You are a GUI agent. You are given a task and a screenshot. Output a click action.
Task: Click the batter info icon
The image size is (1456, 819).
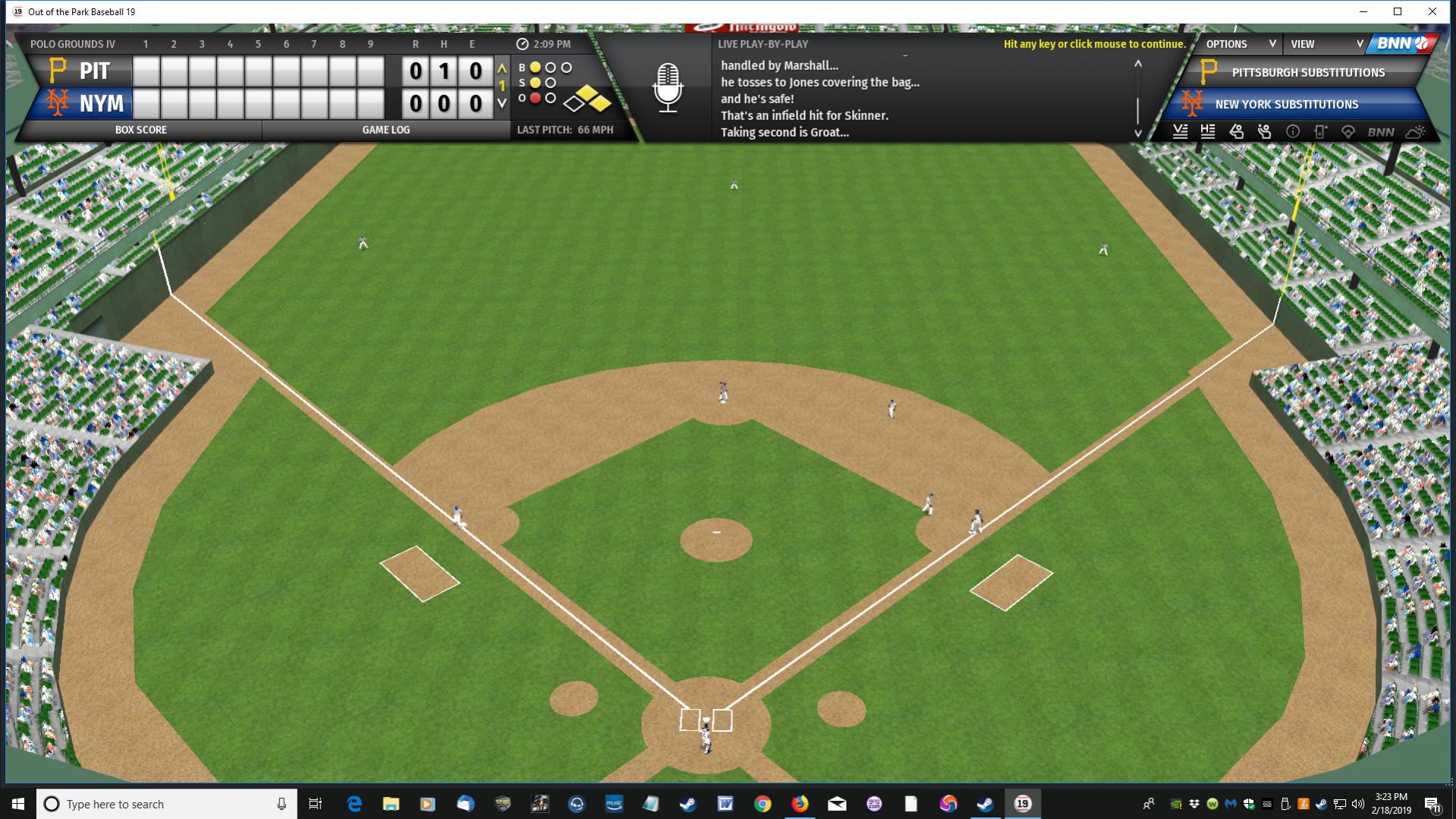(1265, 131)
